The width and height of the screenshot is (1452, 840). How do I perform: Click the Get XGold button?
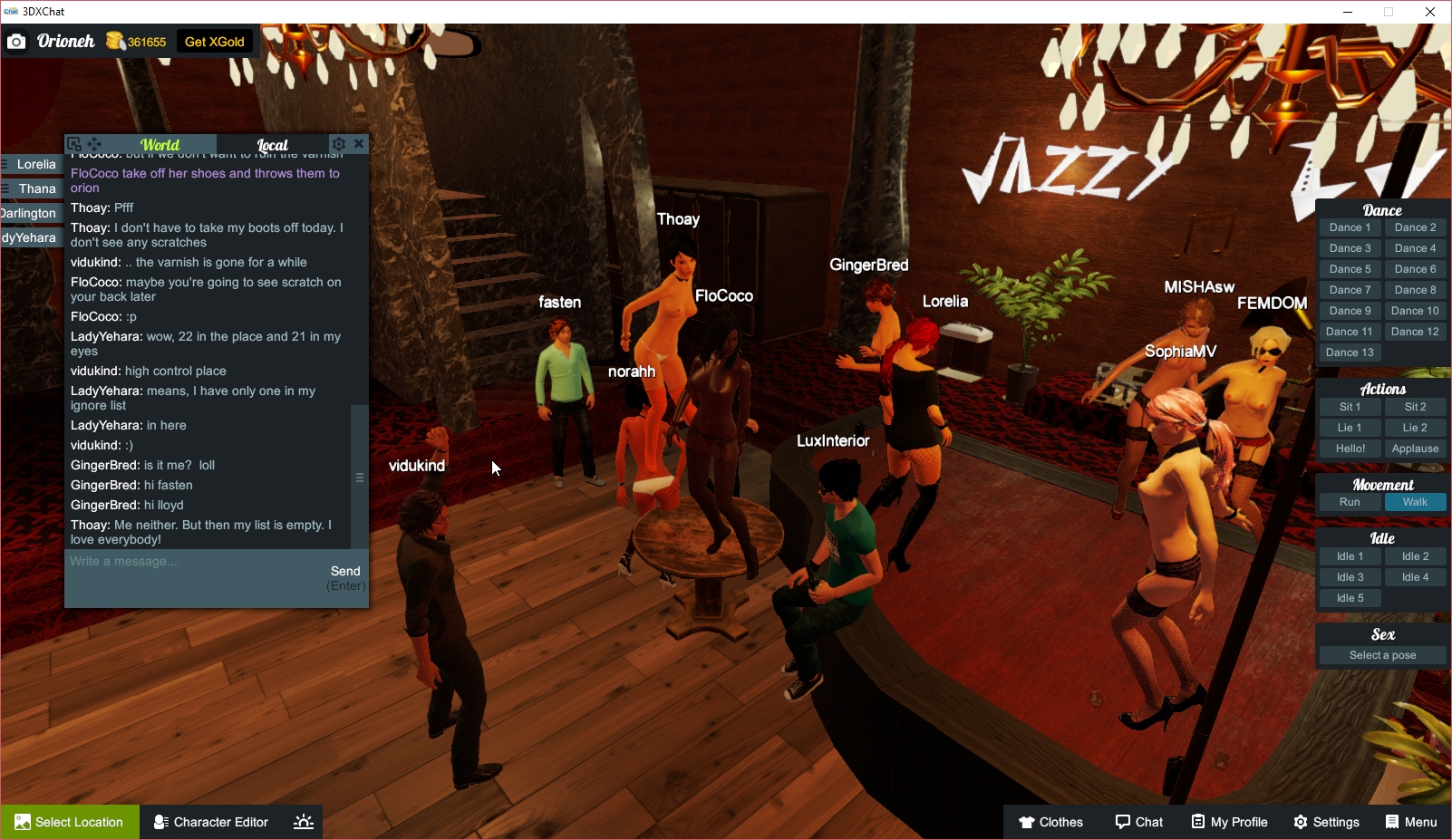click(x=214, y=41)
